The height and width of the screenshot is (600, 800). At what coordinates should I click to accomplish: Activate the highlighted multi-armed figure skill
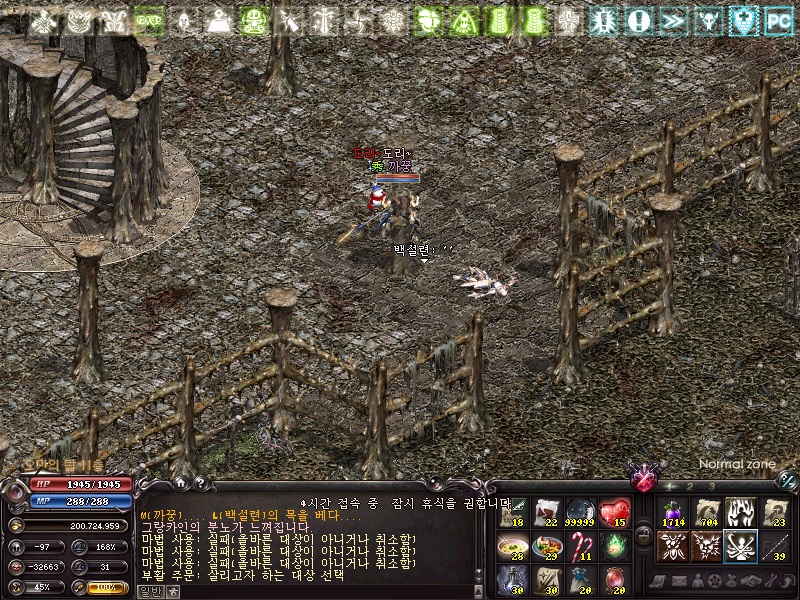point(740,546)
